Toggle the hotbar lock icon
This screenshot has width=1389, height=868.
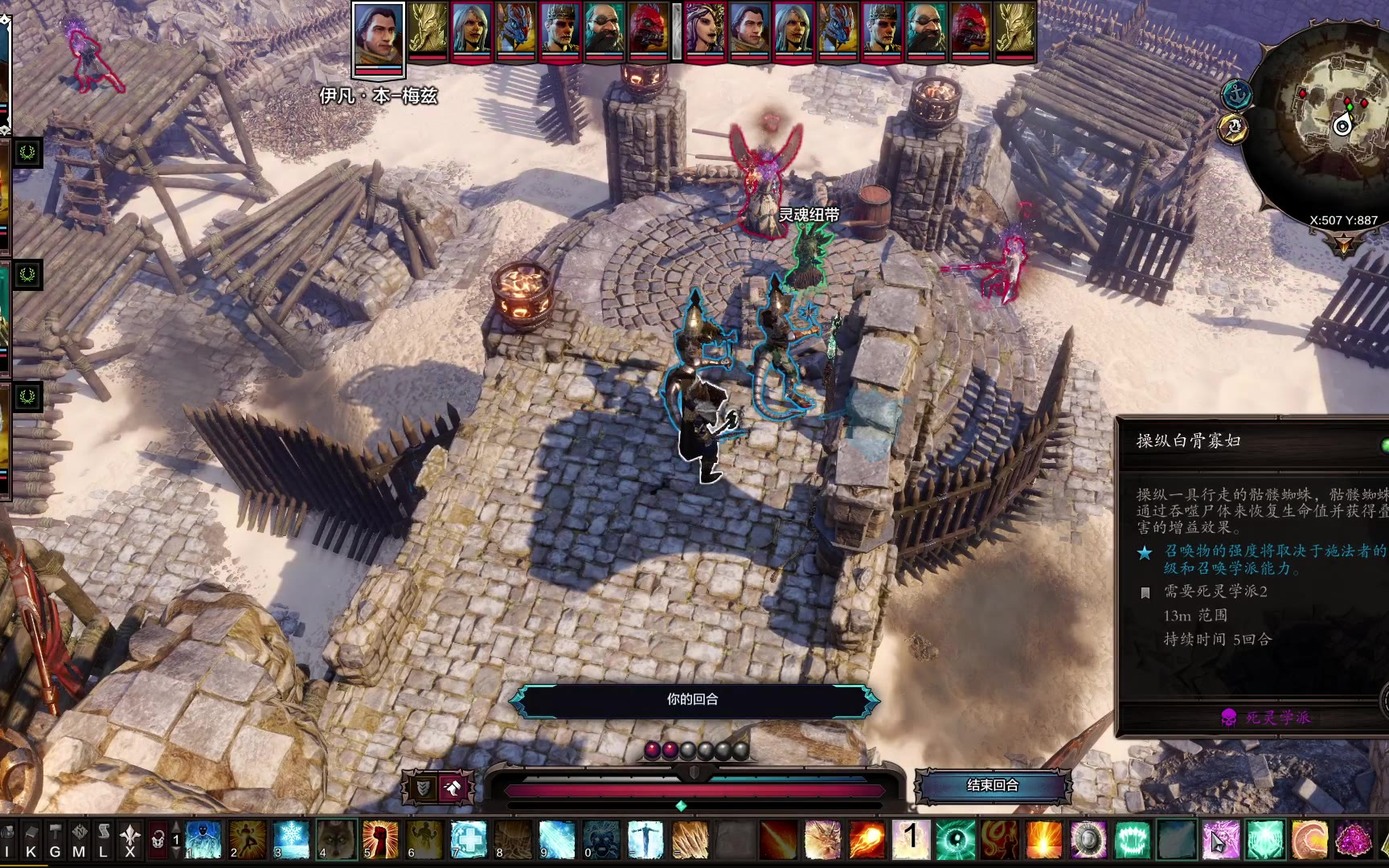click(158, 841)
